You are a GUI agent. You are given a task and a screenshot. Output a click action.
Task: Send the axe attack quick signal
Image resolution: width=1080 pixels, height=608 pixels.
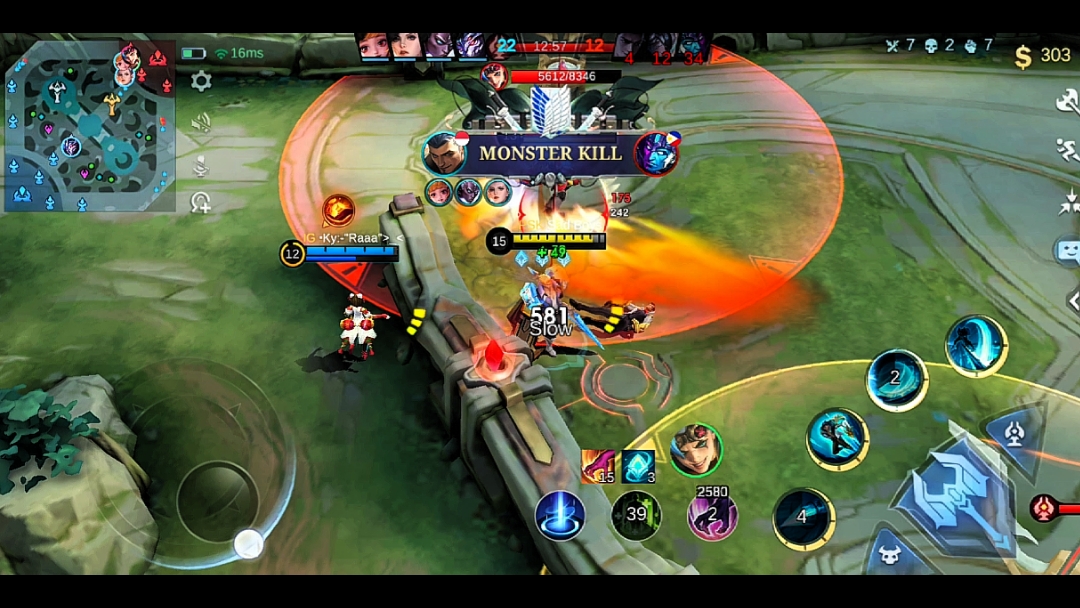(x=1067, y=101)
